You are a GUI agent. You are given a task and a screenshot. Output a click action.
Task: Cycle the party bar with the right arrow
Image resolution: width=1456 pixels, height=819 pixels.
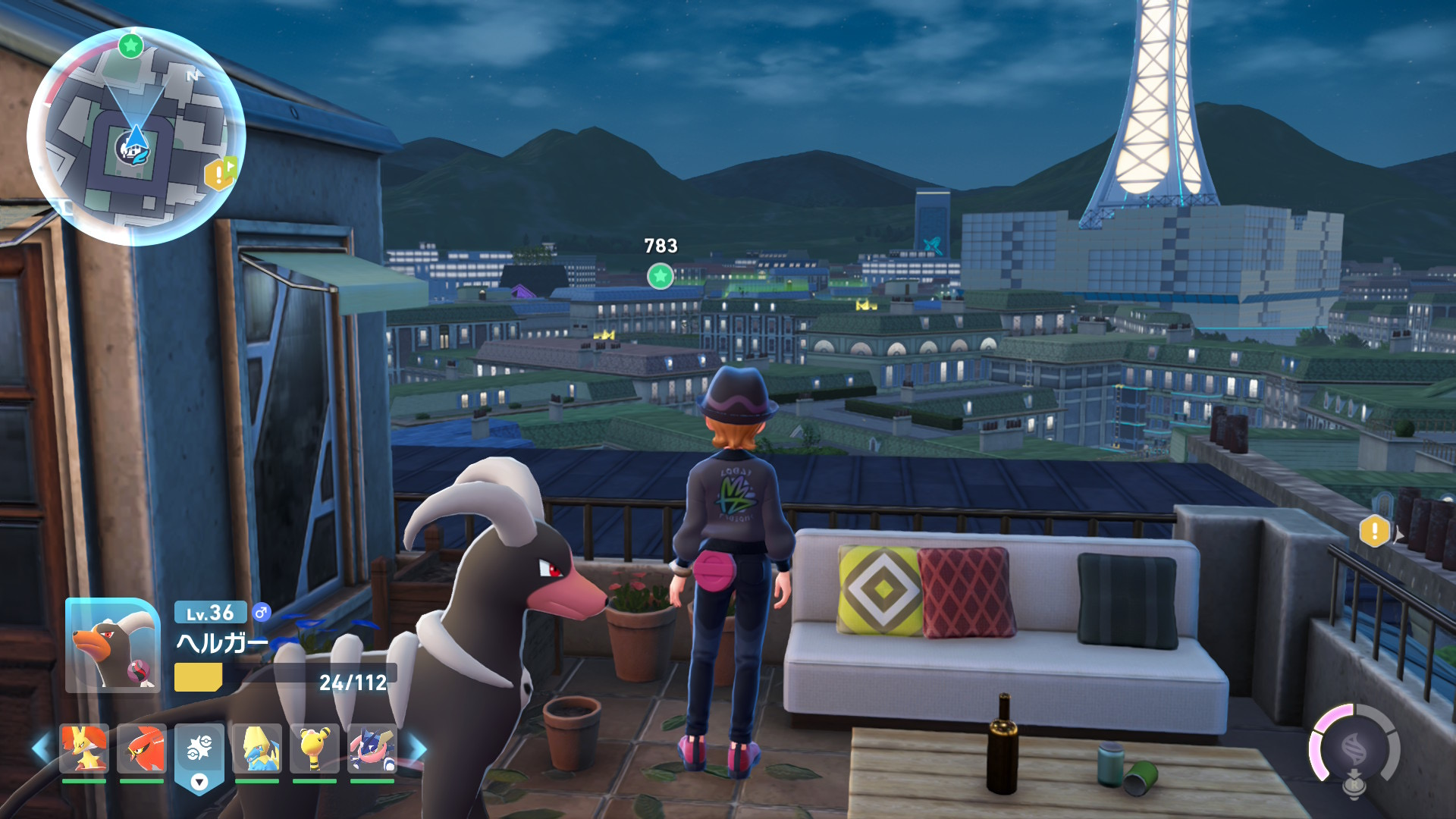418,748
